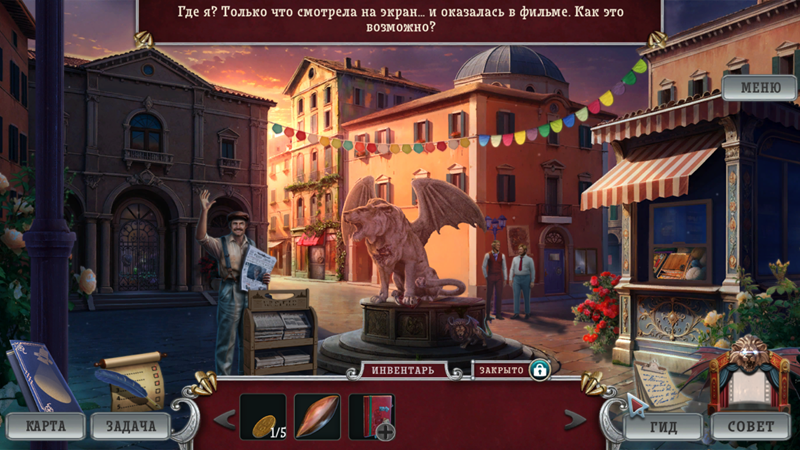Select the gold coin inventory slot
800x450 pixels.
click(x=263, y=416)
